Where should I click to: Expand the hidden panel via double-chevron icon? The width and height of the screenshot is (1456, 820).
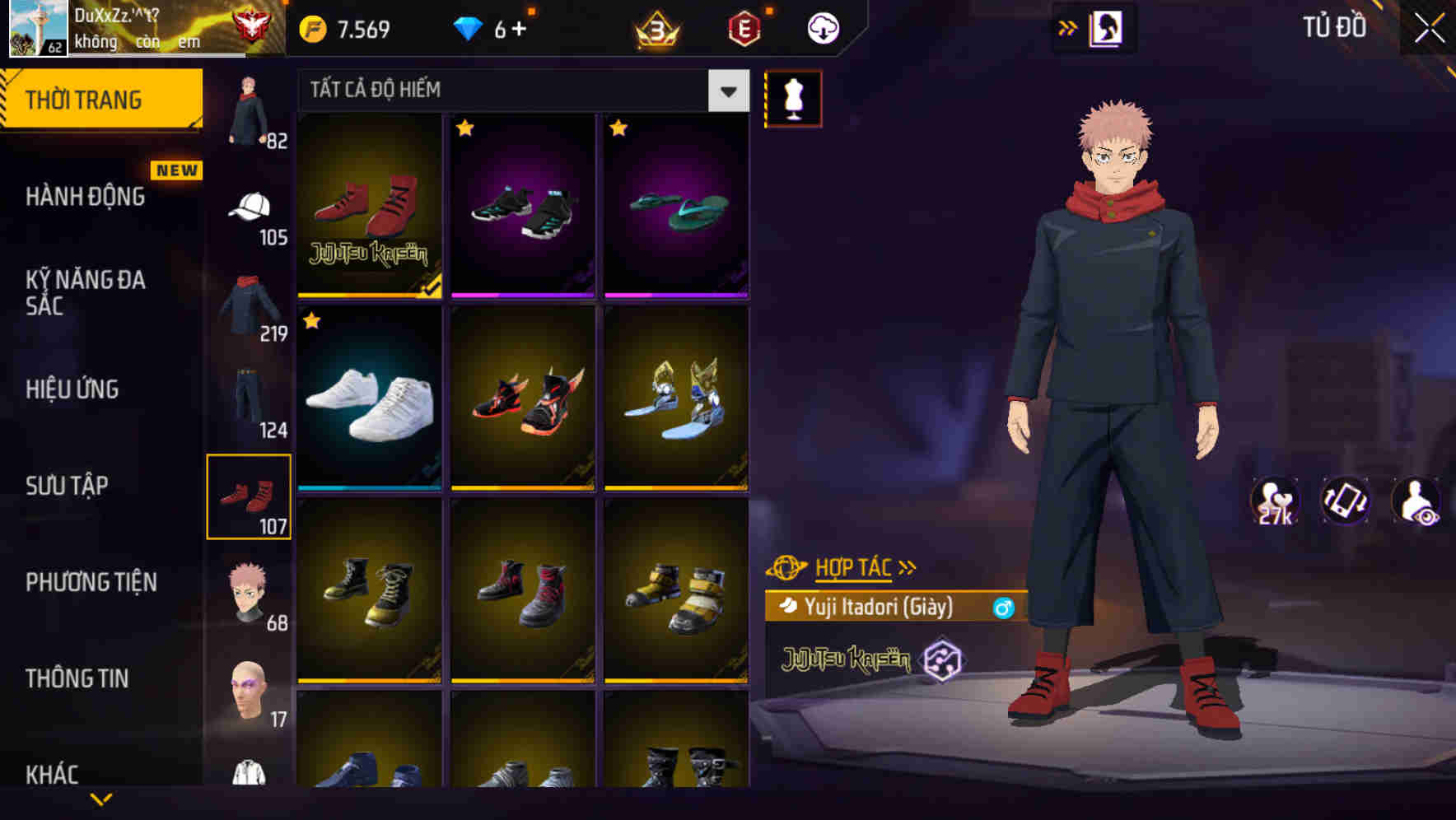(1067, 26)
